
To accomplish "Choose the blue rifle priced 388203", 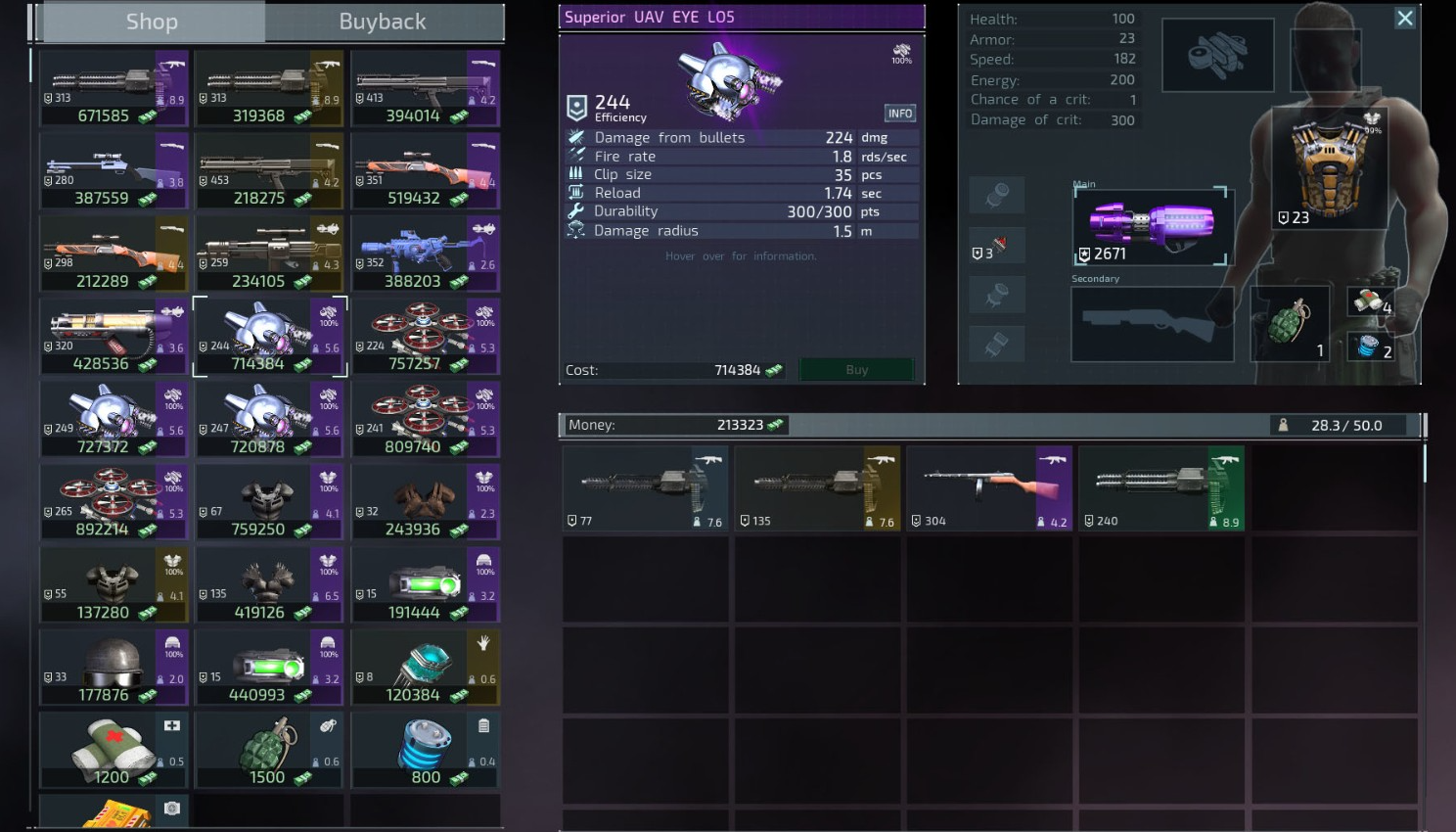I will (425, 254).
